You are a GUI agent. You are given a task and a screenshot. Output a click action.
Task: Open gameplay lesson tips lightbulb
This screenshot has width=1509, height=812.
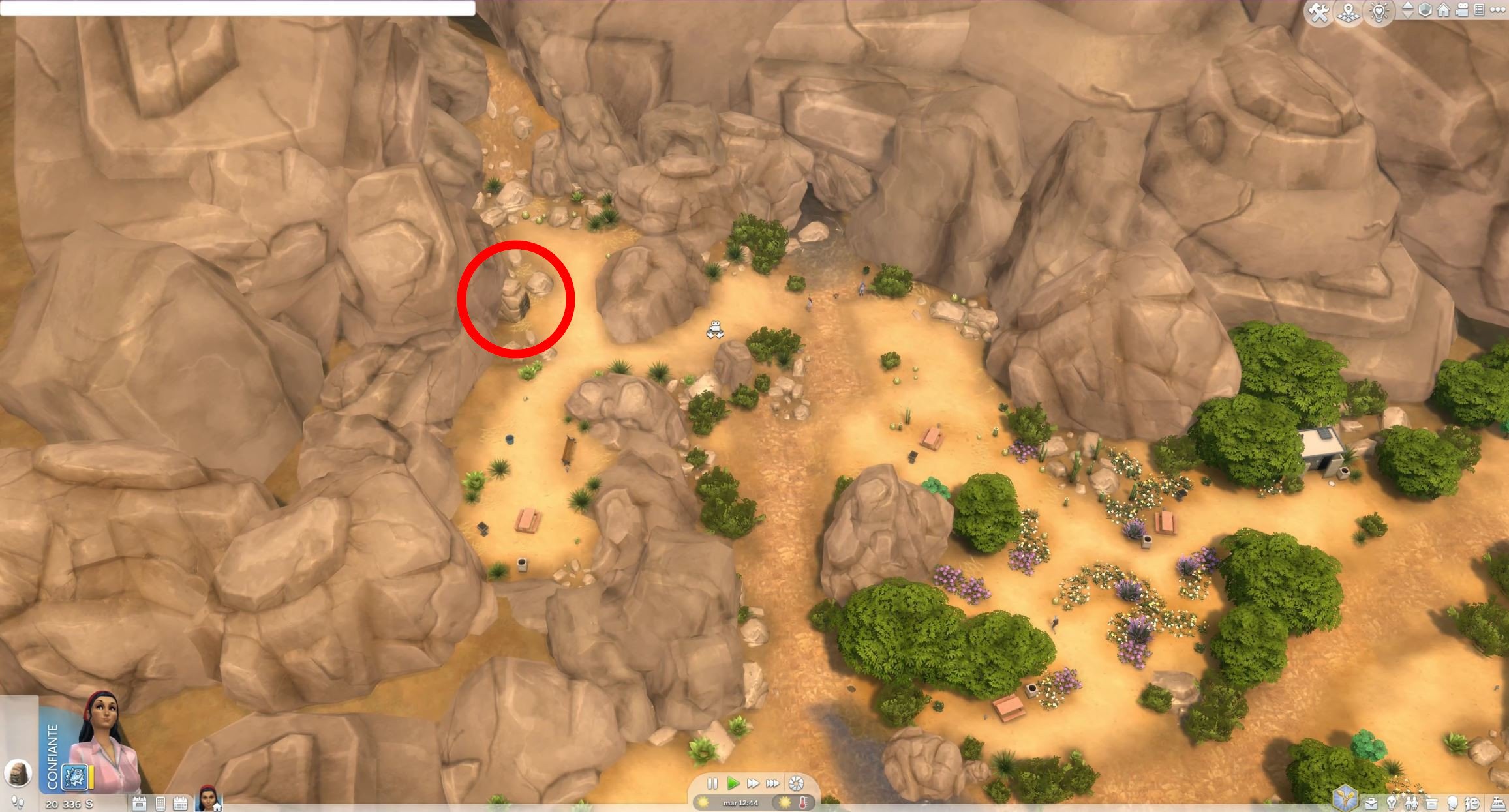click(x=1379, y=10)
